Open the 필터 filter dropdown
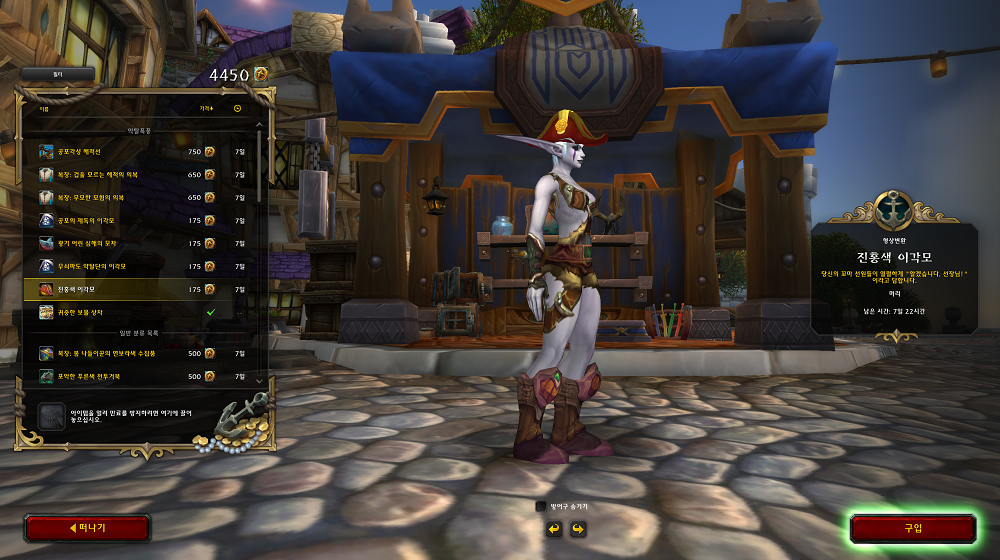1000x560 pixels. click(x=58, y=74)
